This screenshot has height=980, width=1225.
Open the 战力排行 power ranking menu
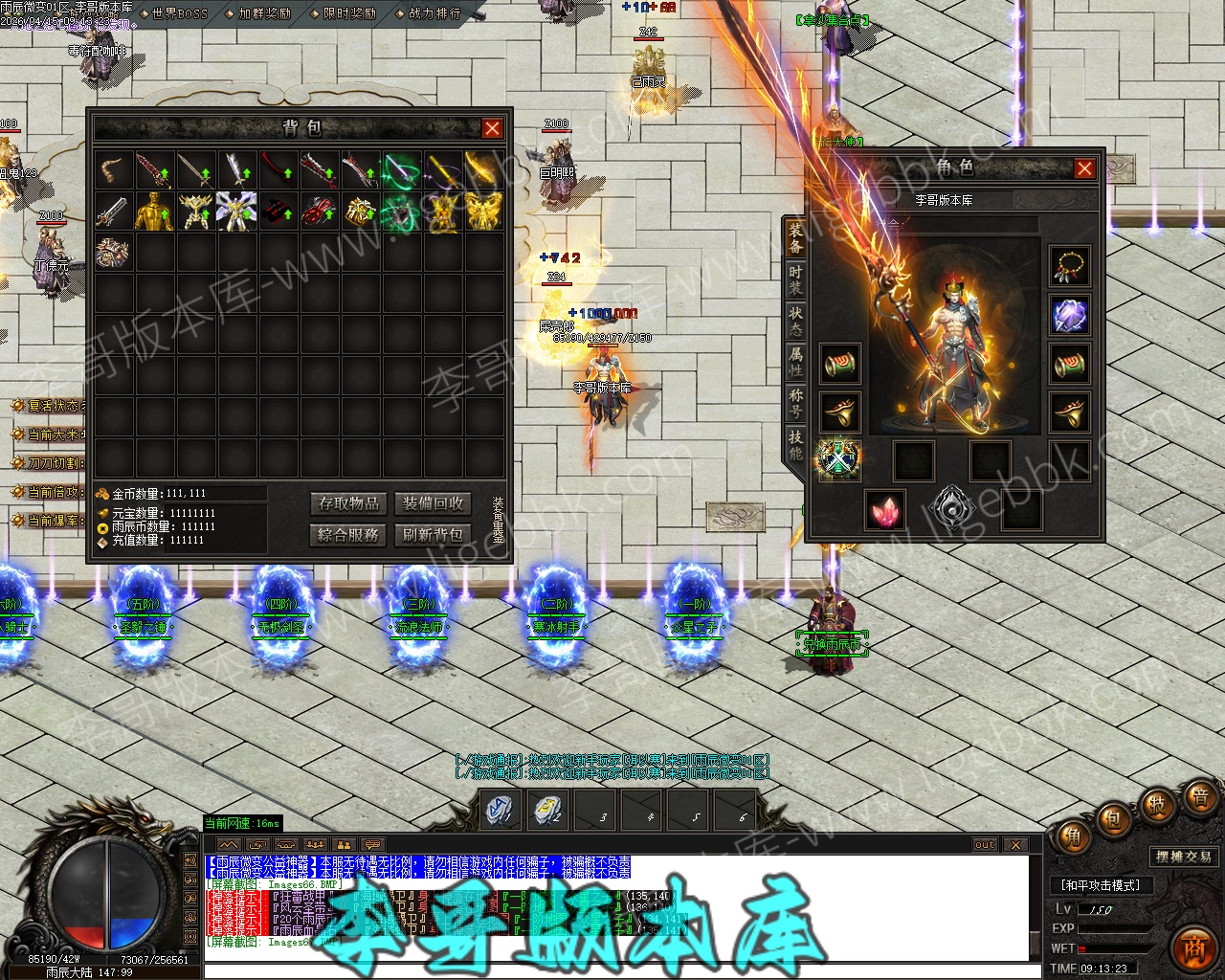pos(434,13)
